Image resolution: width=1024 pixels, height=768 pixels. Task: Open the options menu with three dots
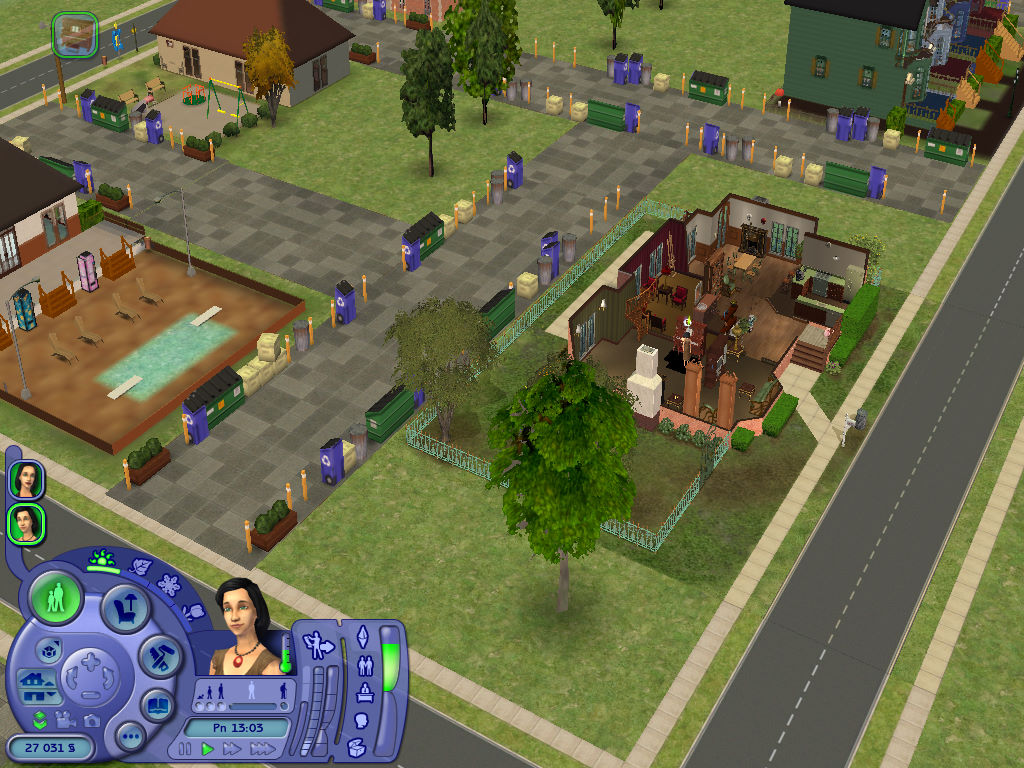tap(130, 738)
